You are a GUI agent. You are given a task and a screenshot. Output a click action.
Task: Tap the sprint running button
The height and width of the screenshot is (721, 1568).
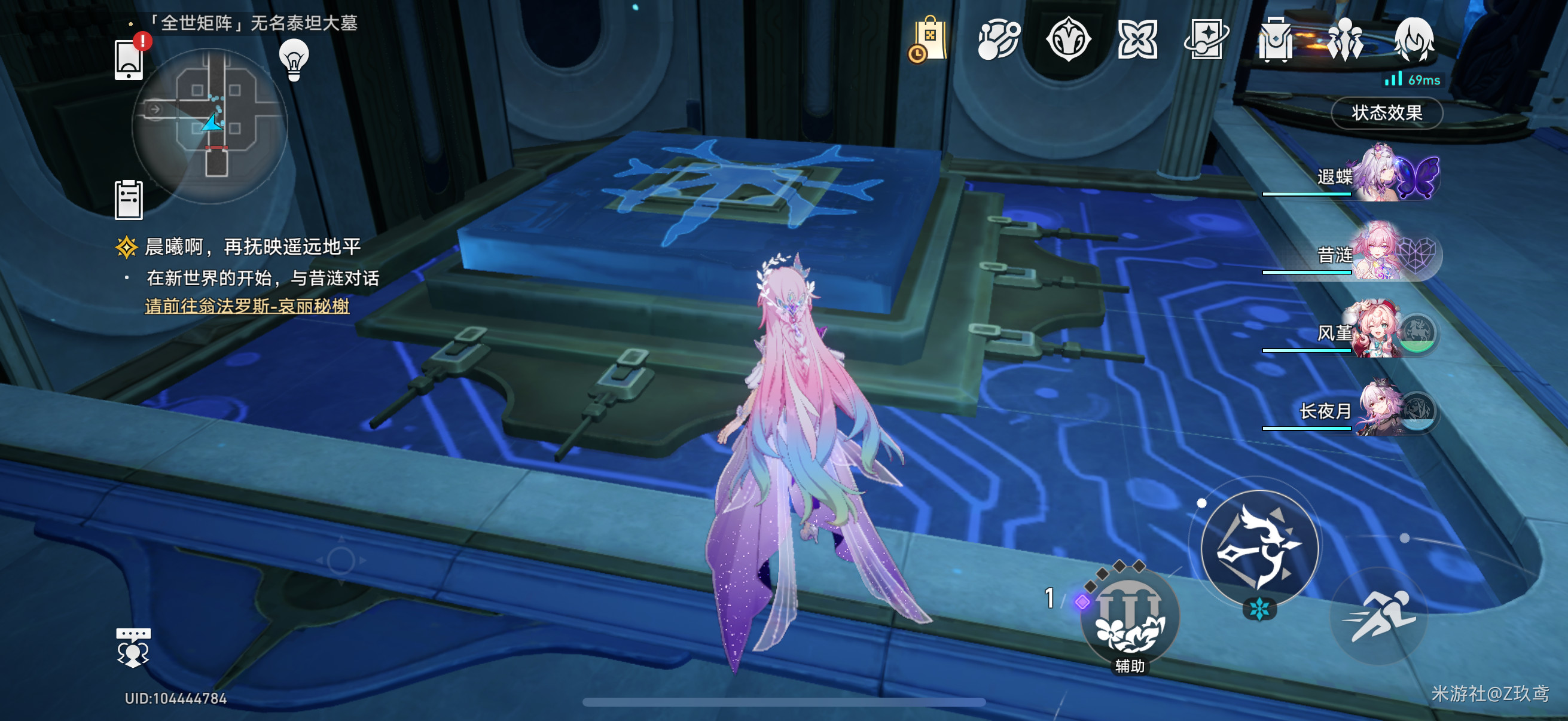point(1378,616)
